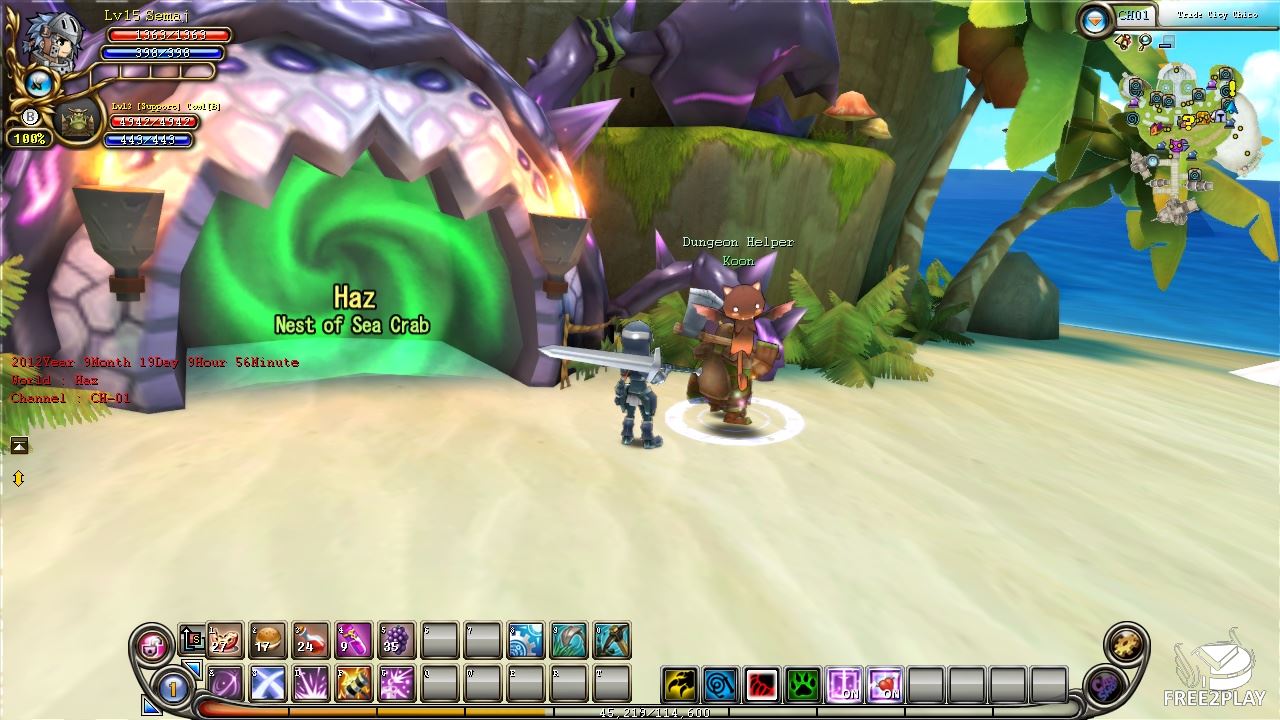1280x720 pixels.
Task: Use the purple potion with 9 remaining
Action: coord(354,640)
